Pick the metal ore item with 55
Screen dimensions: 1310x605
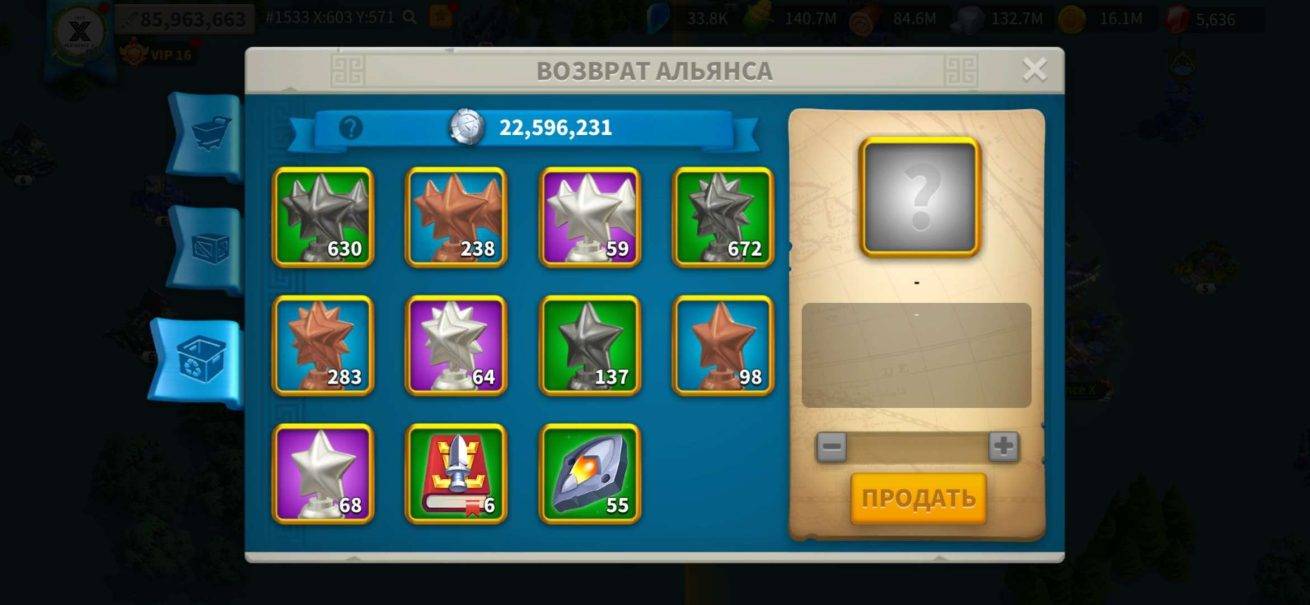pos(590,473)
